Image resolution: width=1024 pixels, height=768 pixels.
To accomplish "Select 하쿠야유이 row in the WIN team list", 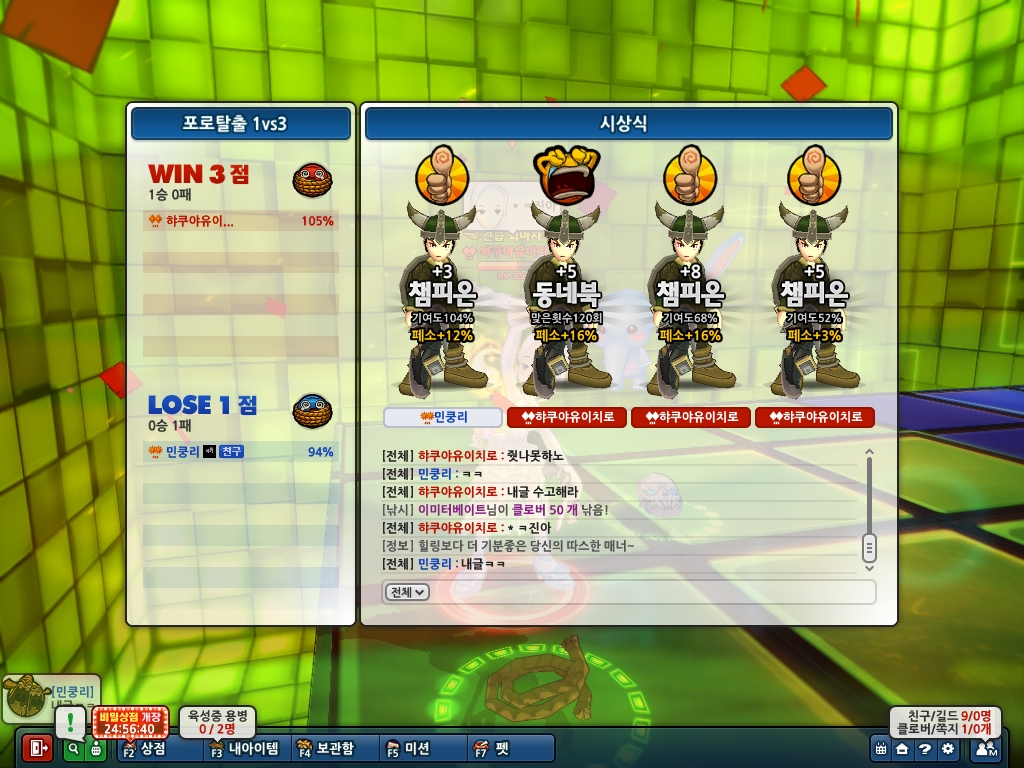I will pos(240,221).
